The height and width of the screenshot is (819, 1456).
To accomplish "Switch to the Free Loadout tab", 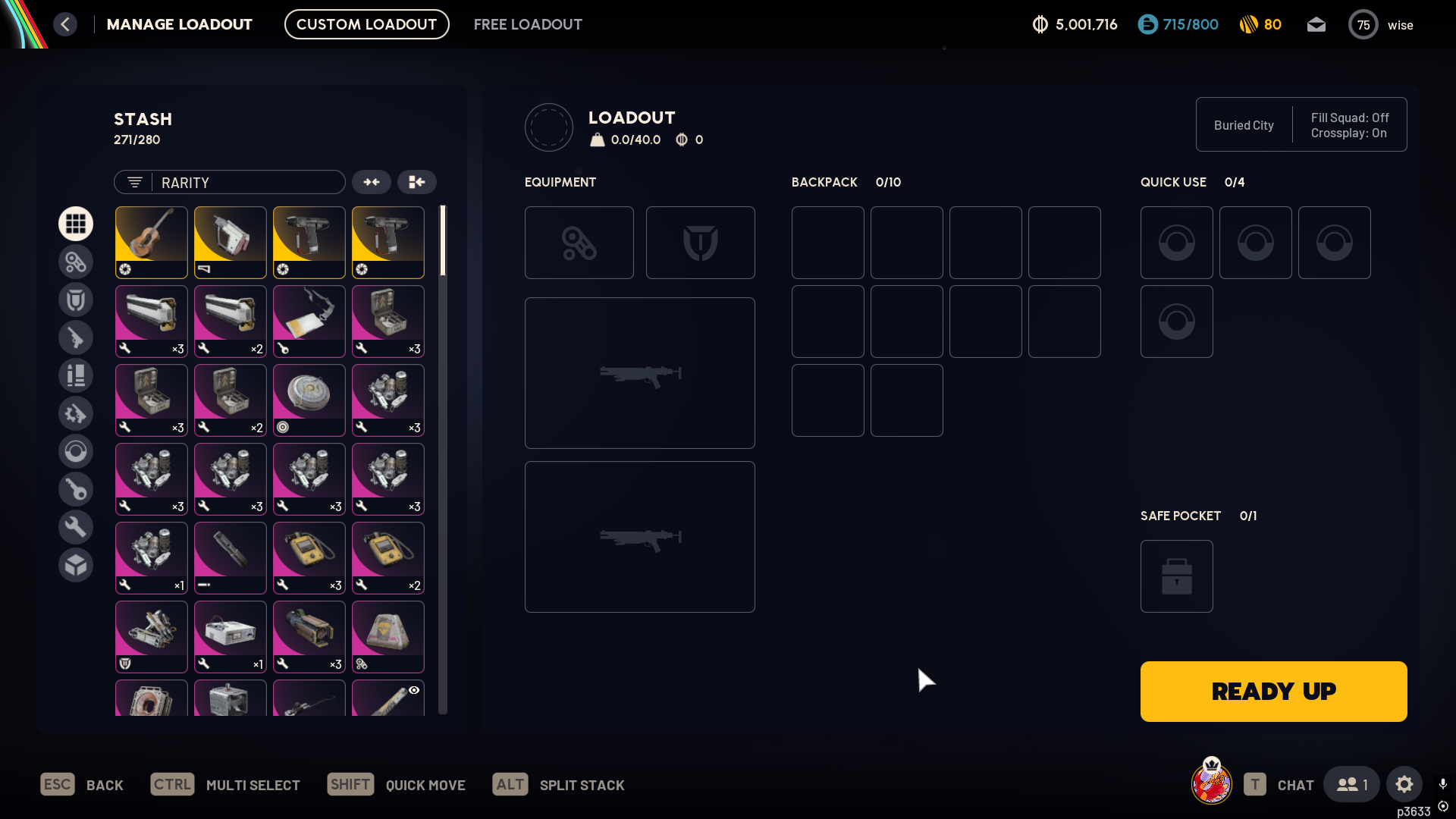I will (528, 24).
